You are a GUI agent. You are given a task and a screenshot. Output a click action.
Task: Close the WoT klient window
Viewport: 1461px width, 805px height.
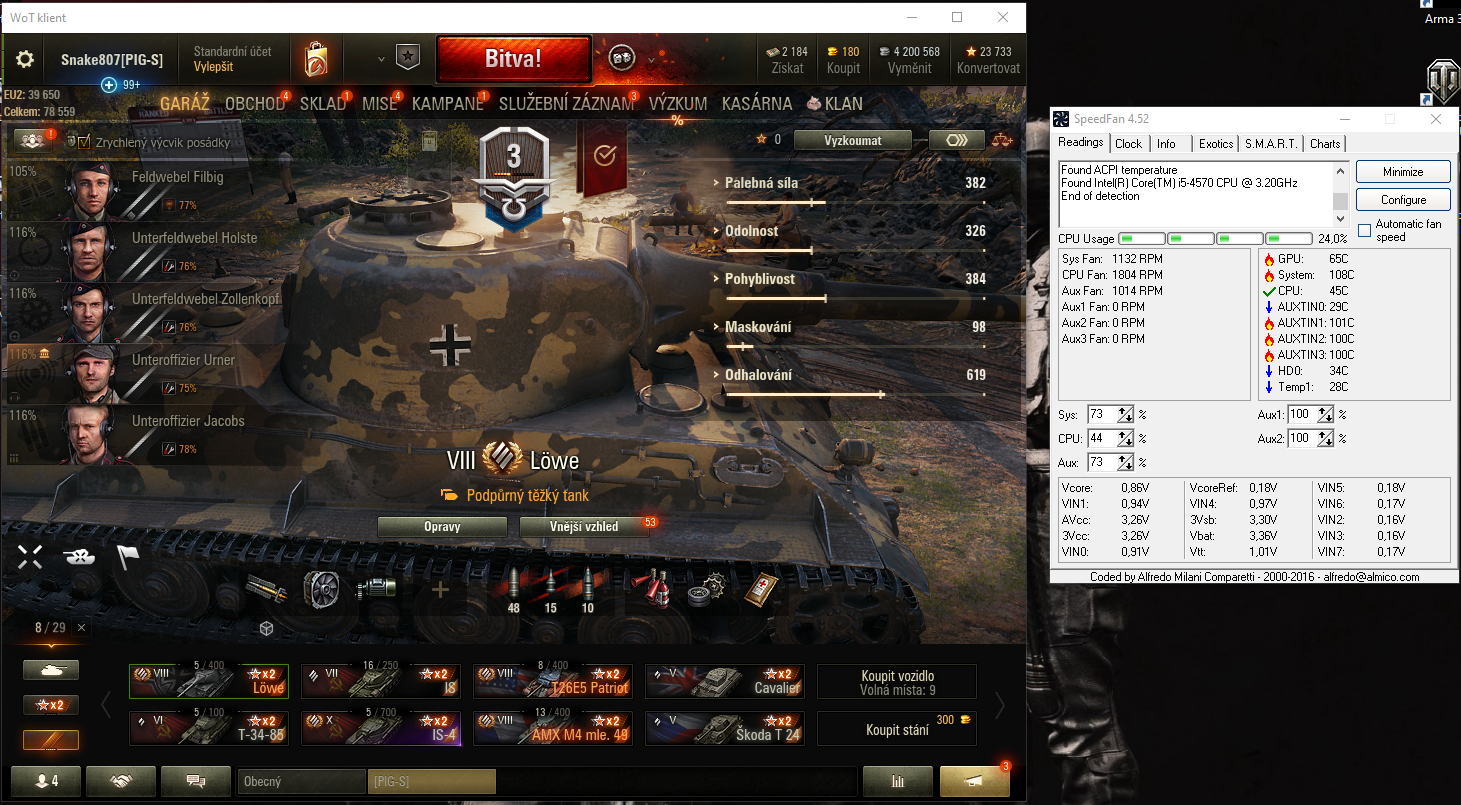click(x=1003, y=17)
